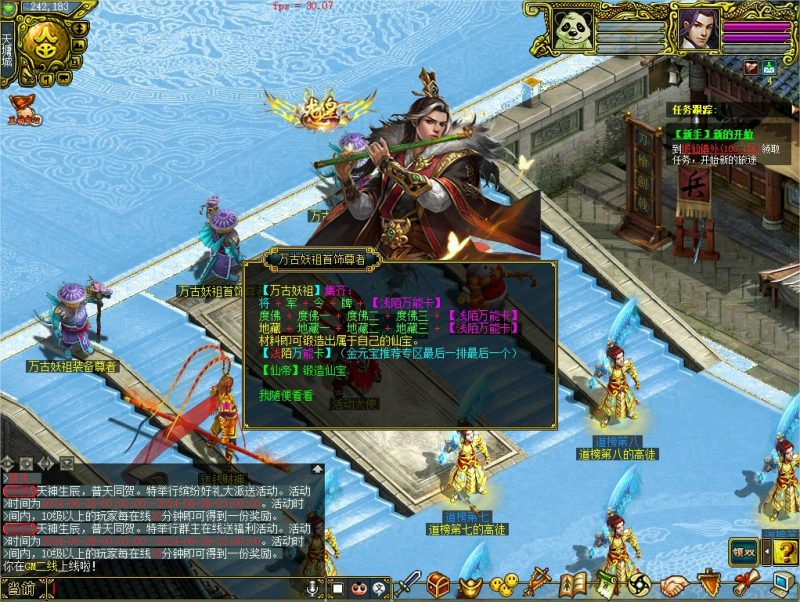This screenshot has width=800, height=602.
Task: Select the panda pet portrait
Action: point(575,29)
